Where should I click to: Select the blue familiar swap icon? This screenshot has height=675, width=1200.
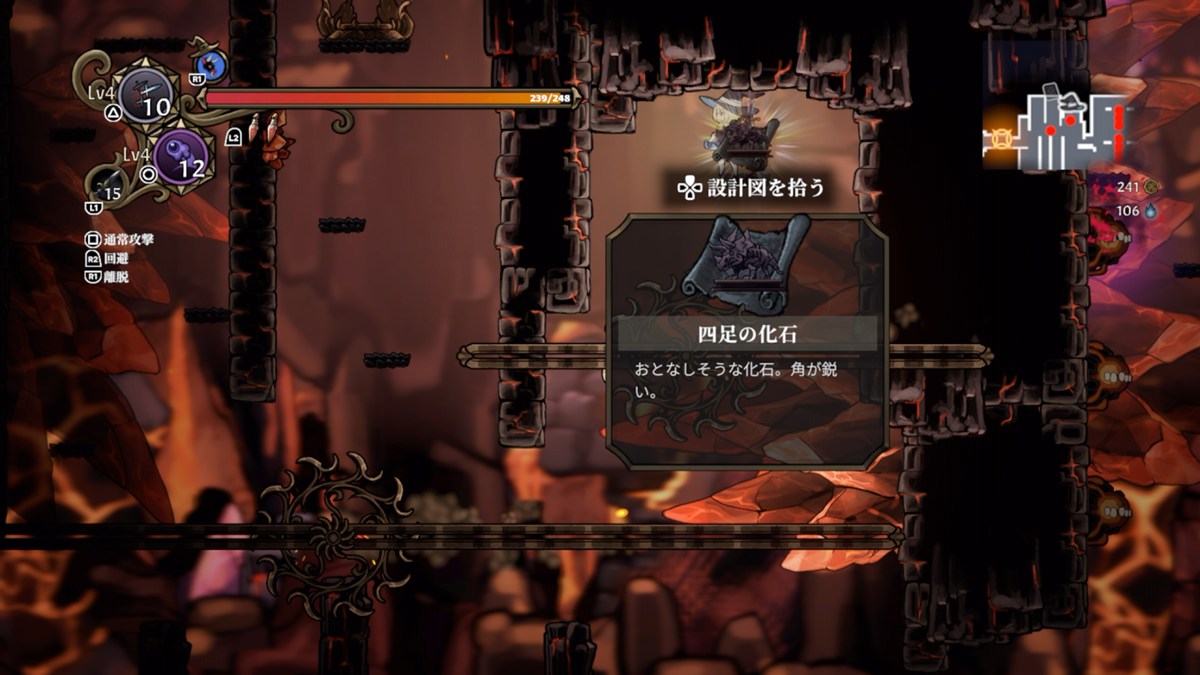point(212,66)
